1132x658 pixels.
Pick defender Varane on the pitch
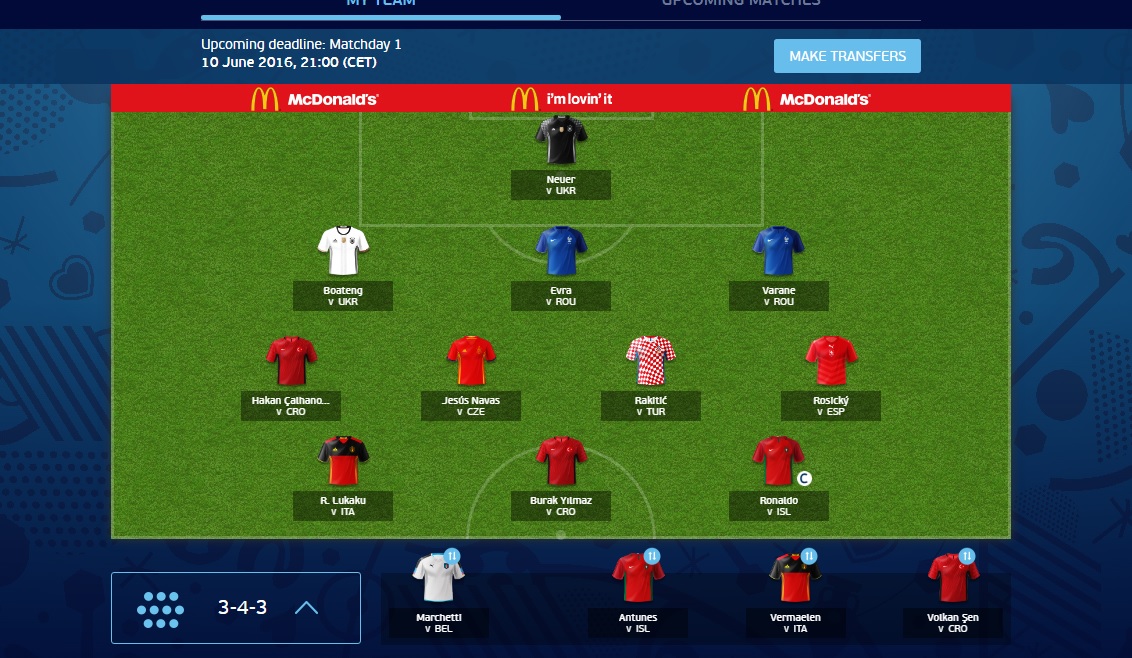click(x=778, y=252)
